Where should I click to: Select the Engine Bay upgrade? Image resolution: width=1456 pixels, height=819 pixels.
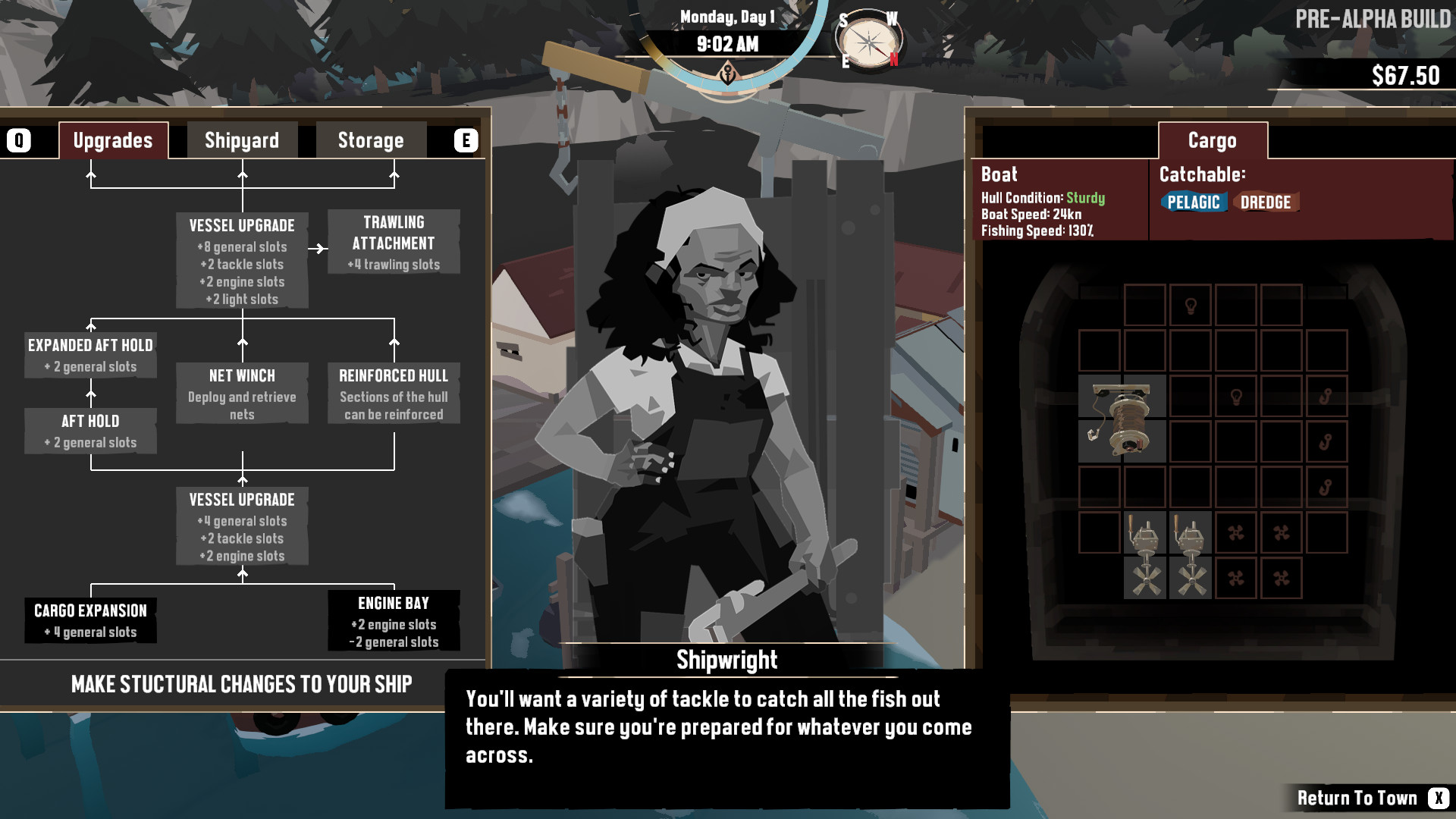394,621
